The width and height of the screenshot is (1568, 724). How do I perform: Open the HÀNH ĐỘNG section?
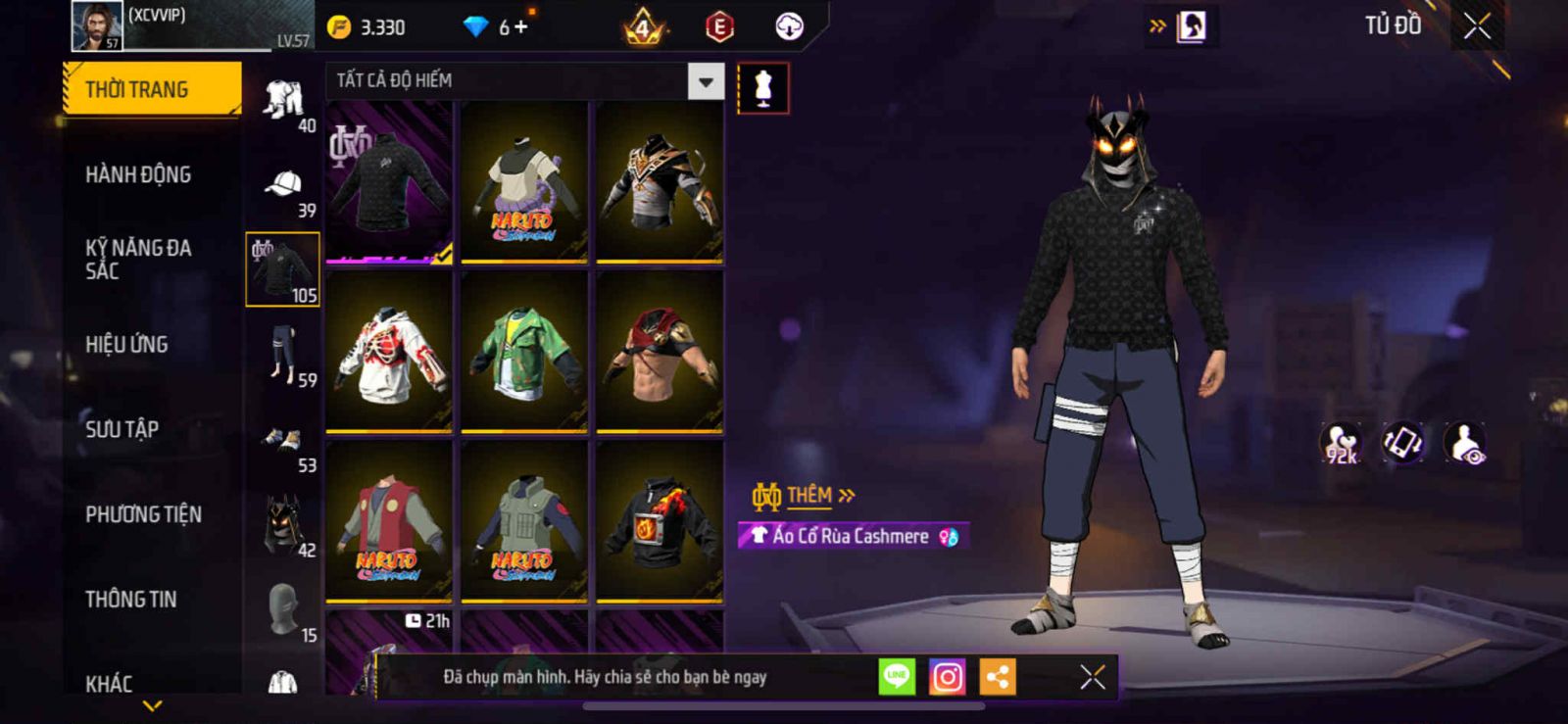click(138, 174)
